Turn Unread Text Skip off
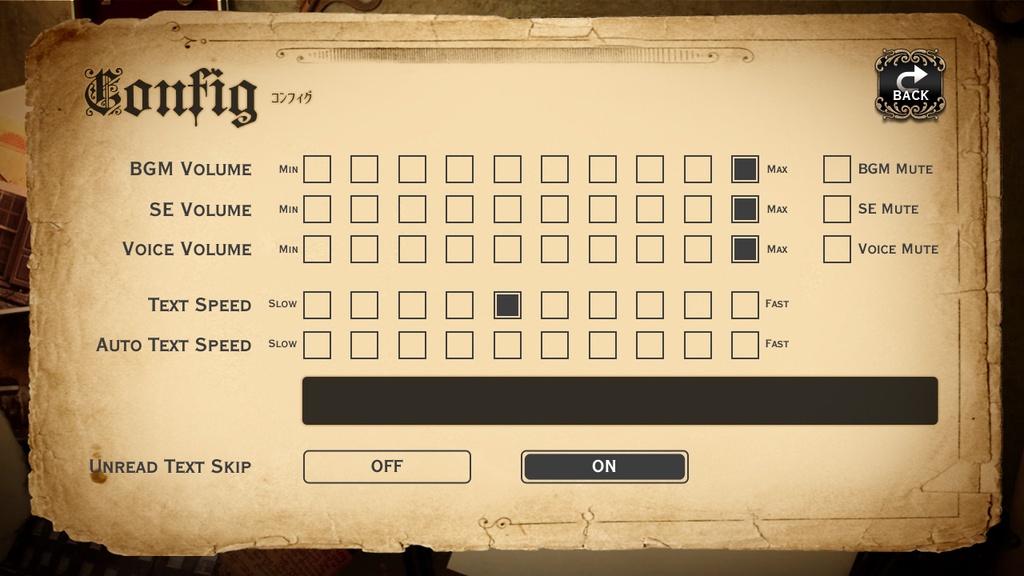 click(386, 466)
